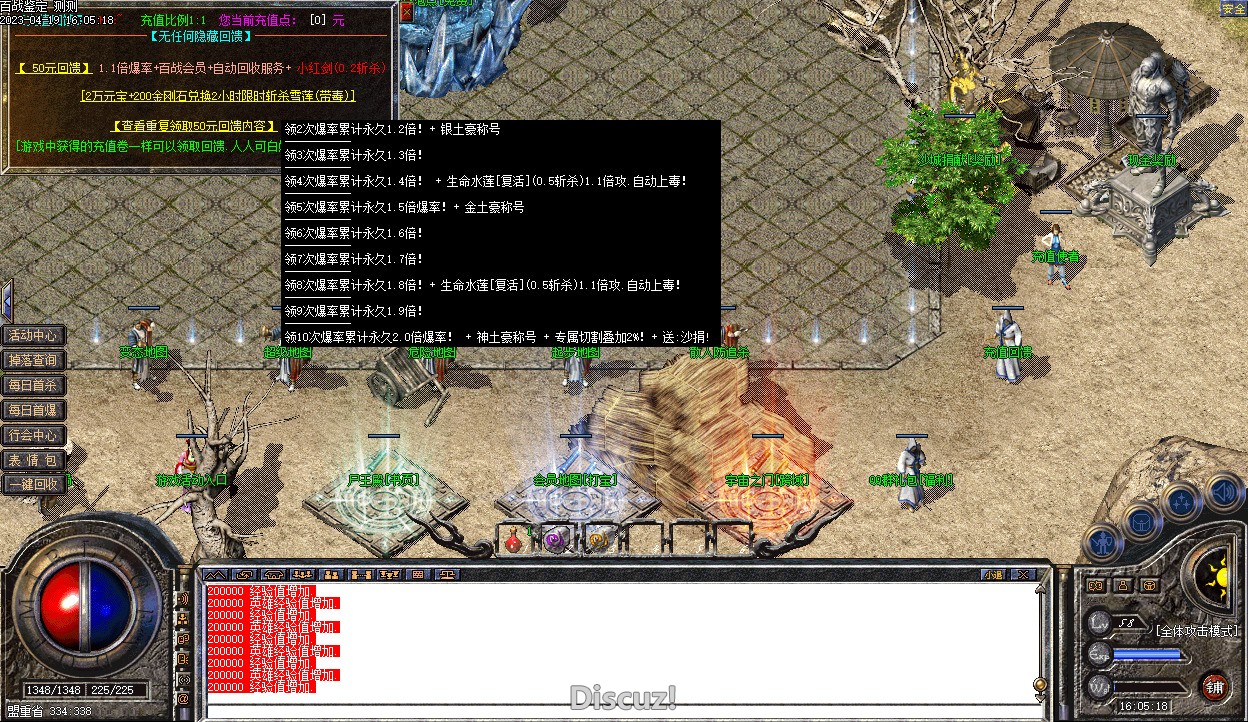Click the 小退 logout button
The height and width of the screenshot is (722, 1248).
click(992, 575)
